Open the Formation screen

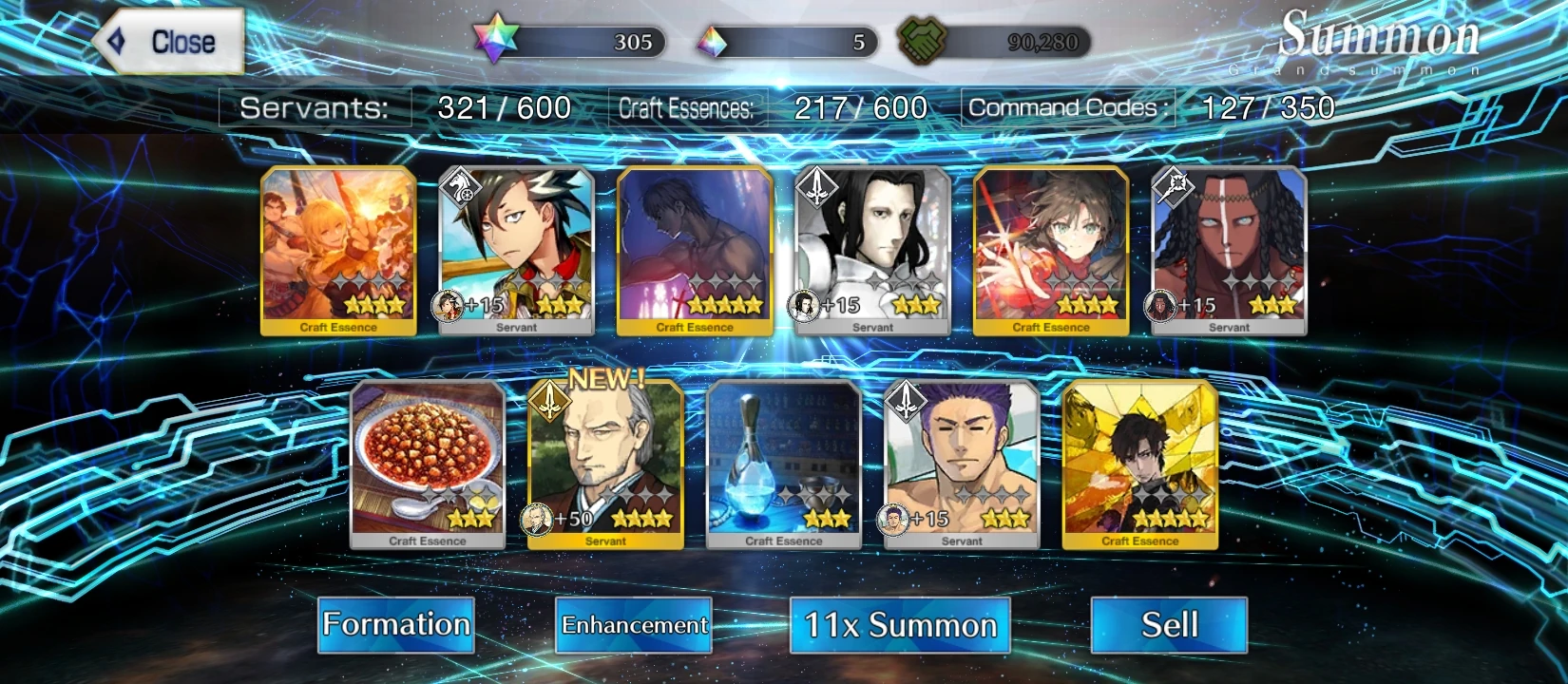coord(395,625)
